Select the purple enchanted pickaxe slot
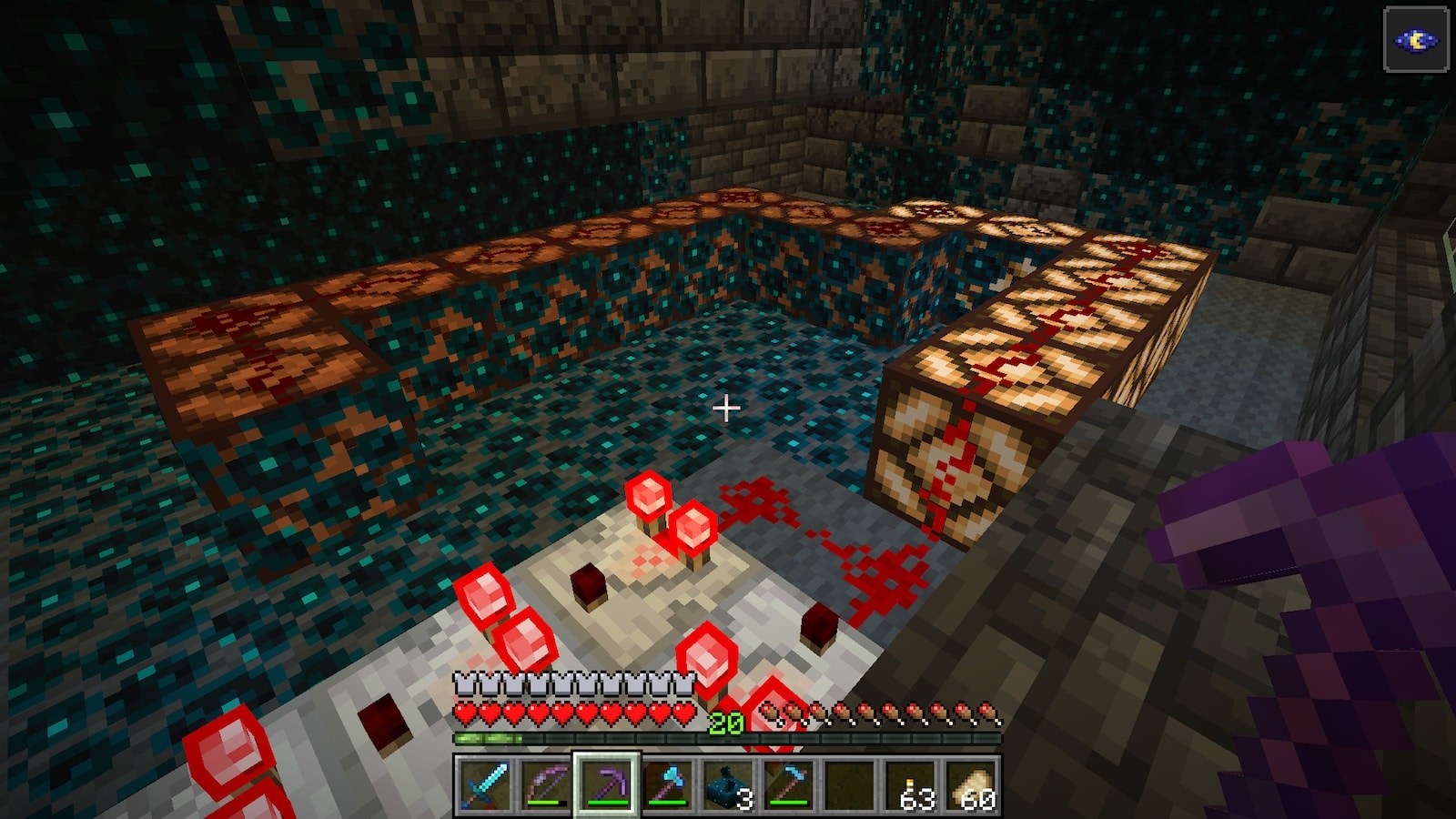Viewport: 1456px width, 819px height. pos(606,784)
